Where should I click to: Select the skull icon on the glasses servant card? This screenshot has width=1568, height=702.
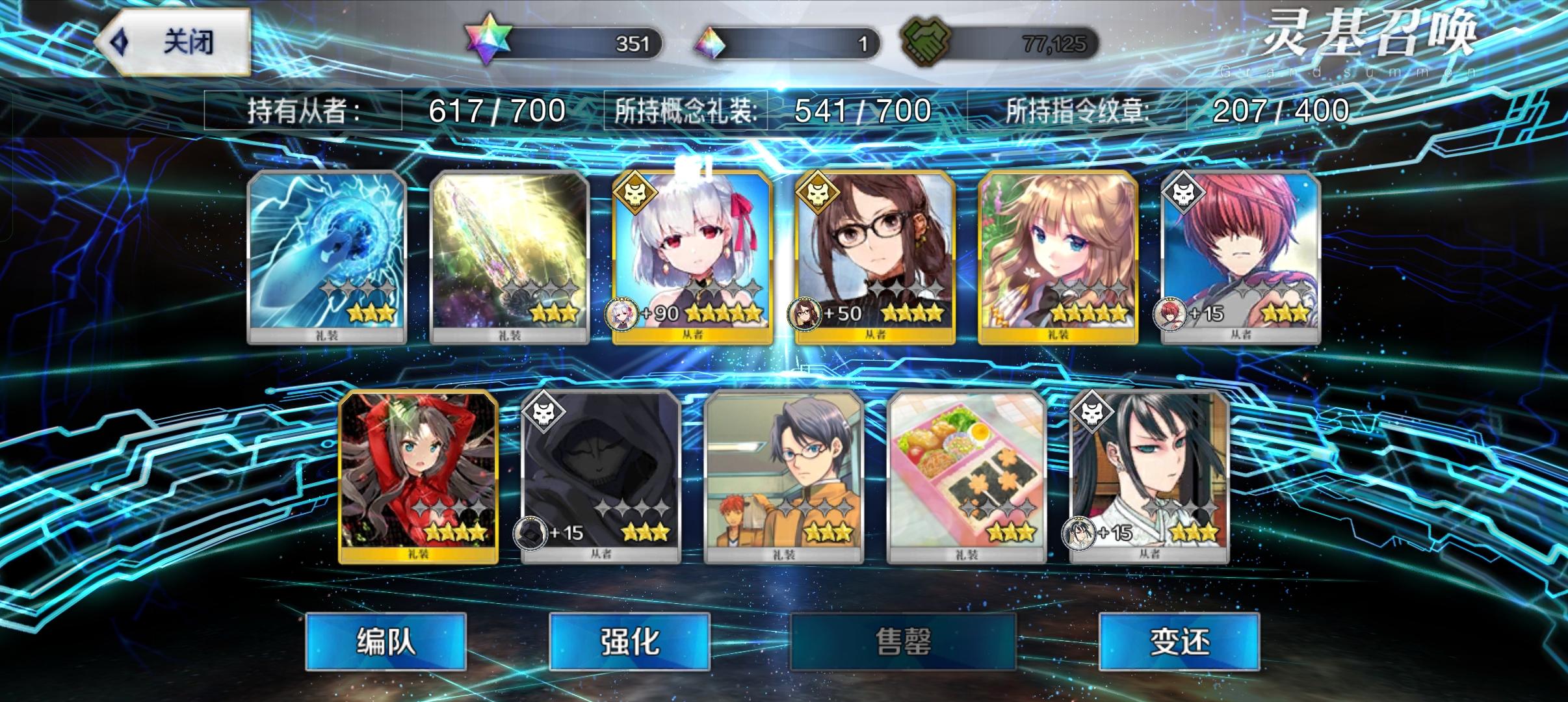click(816, 193)
